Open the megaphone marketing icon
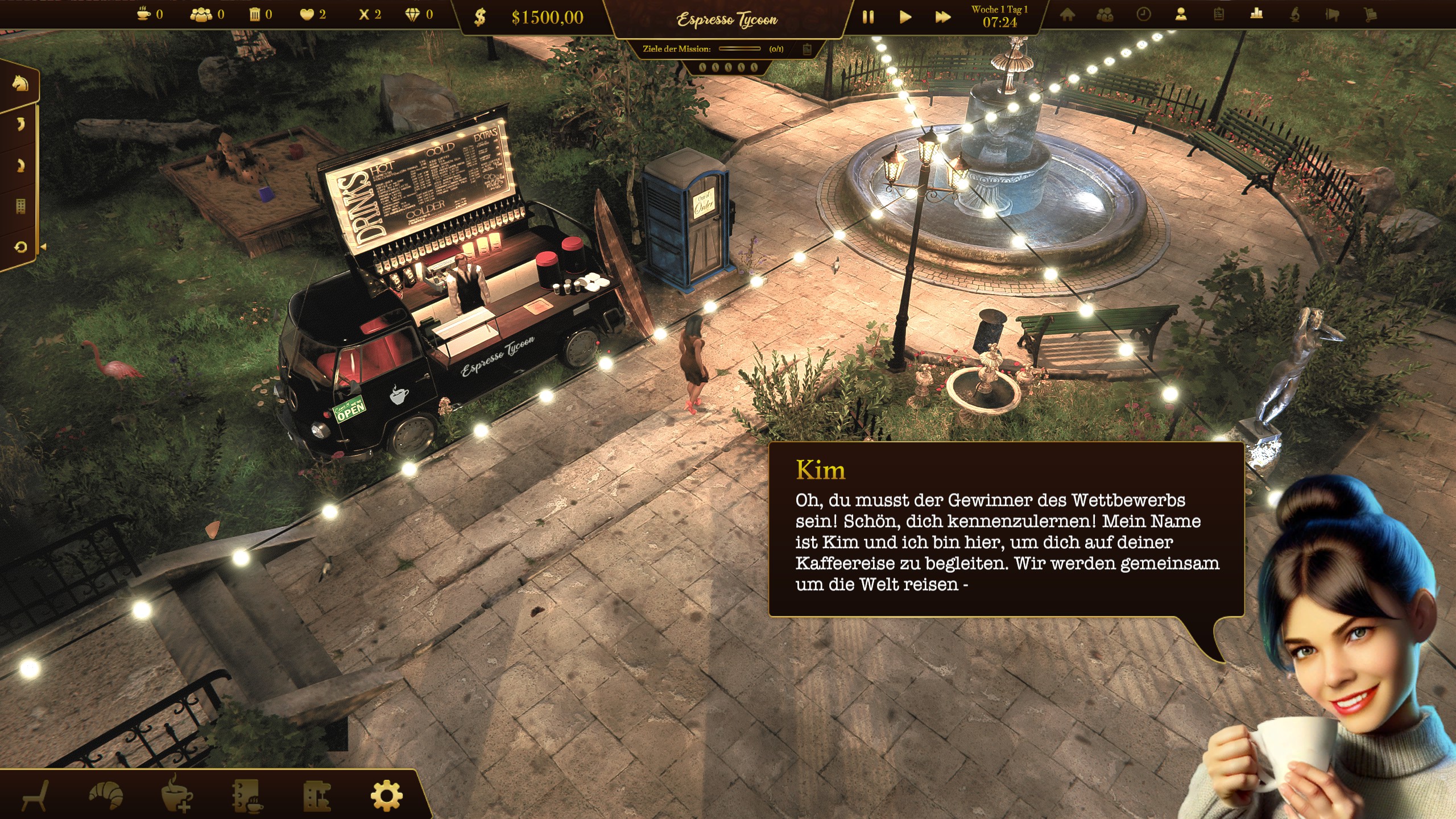Image resolution: width=1456 pixels, height=819 pixels. pos(1332,15)
